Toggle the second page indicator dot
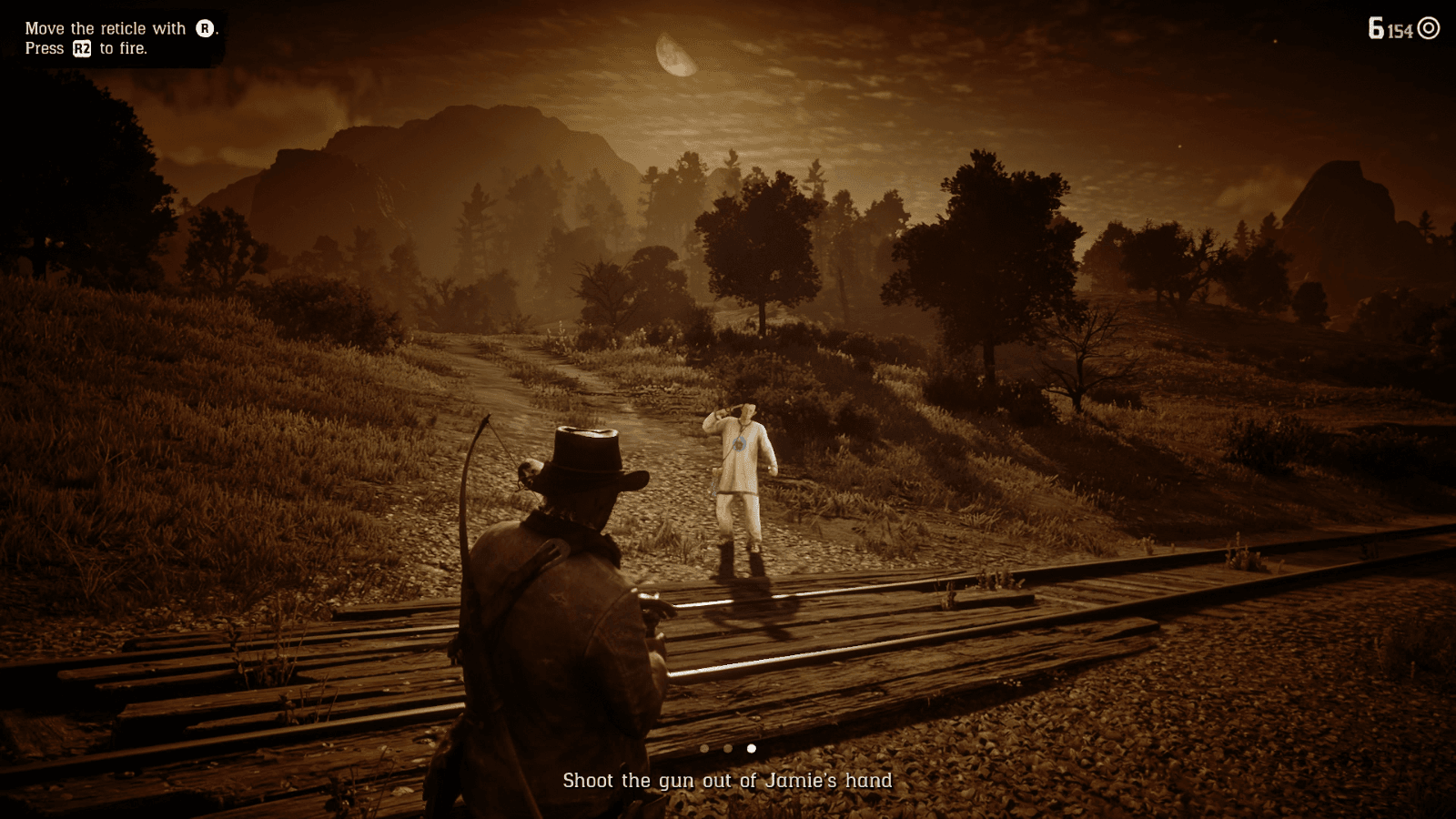The width and height of the screenshot is (1456, 819). pos(728,749)
